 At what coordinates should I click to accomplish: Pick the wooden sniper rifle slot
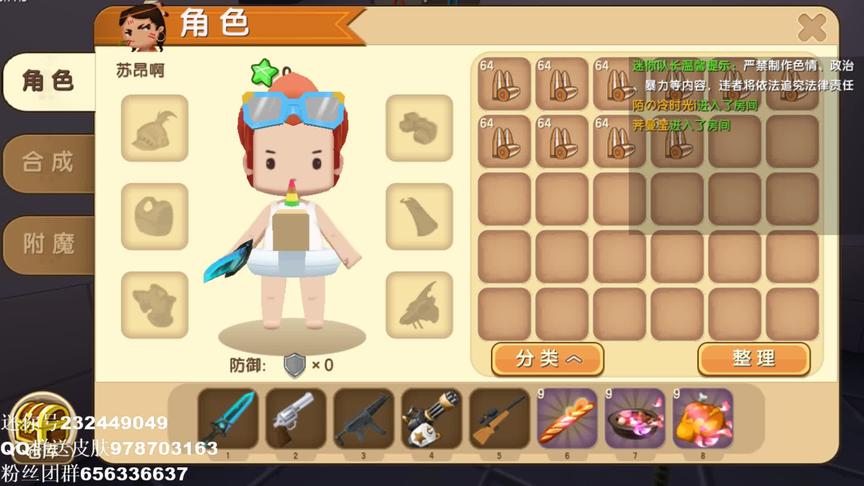[x=499, y=418]
